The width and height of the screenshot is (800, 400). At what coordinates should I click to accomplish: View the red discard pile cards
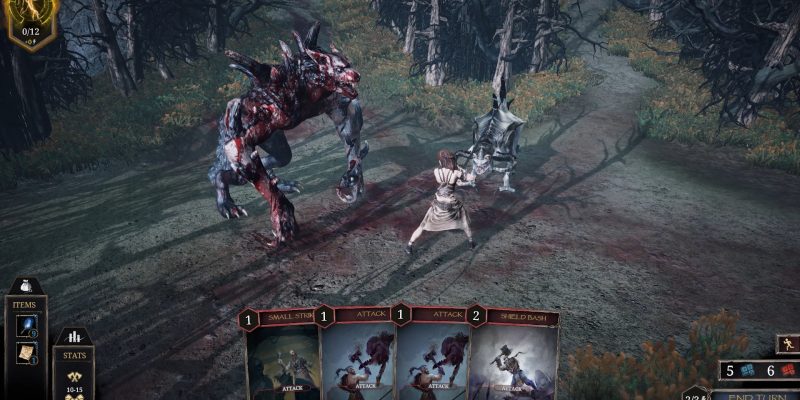[786, 371]
